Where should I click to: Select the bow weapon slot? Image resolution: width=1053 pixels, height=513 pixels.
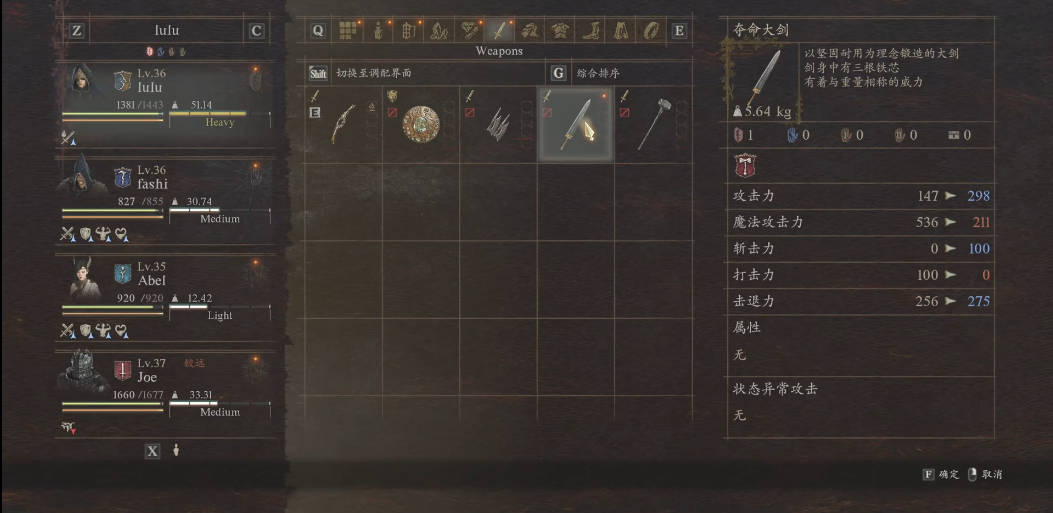click(x=343, y=124)
